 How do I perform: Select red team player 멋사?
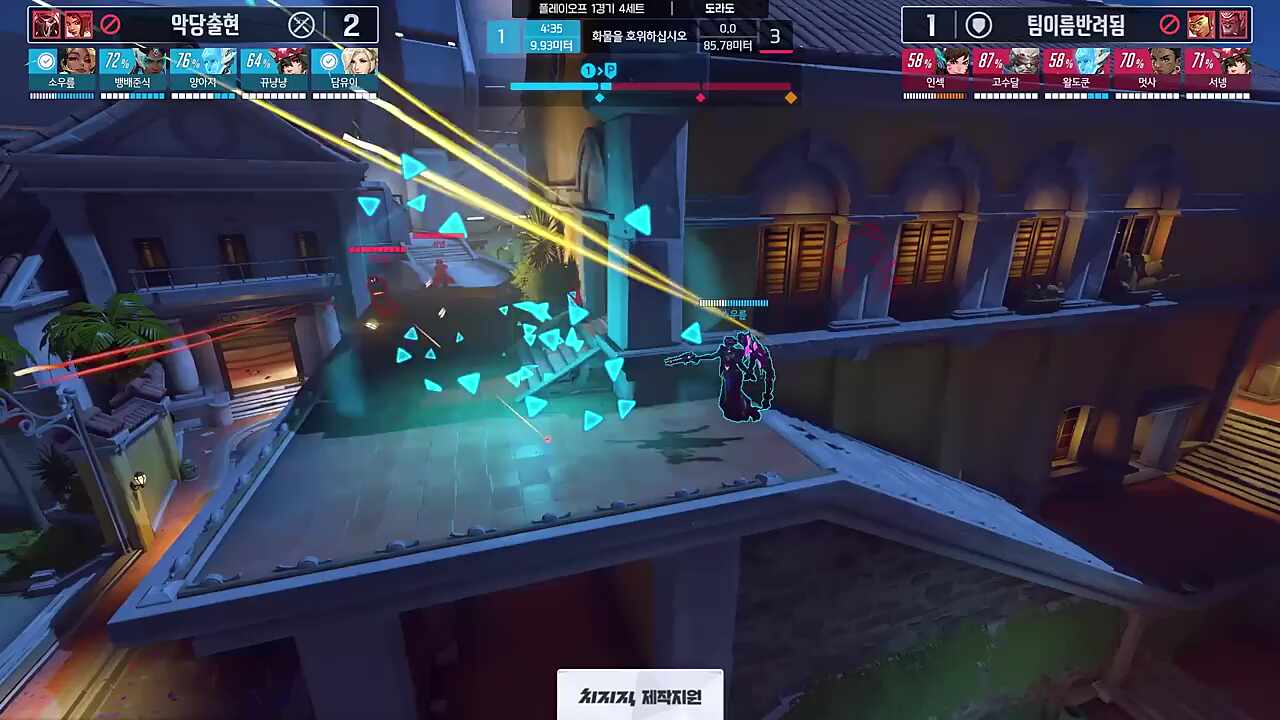1147,73
